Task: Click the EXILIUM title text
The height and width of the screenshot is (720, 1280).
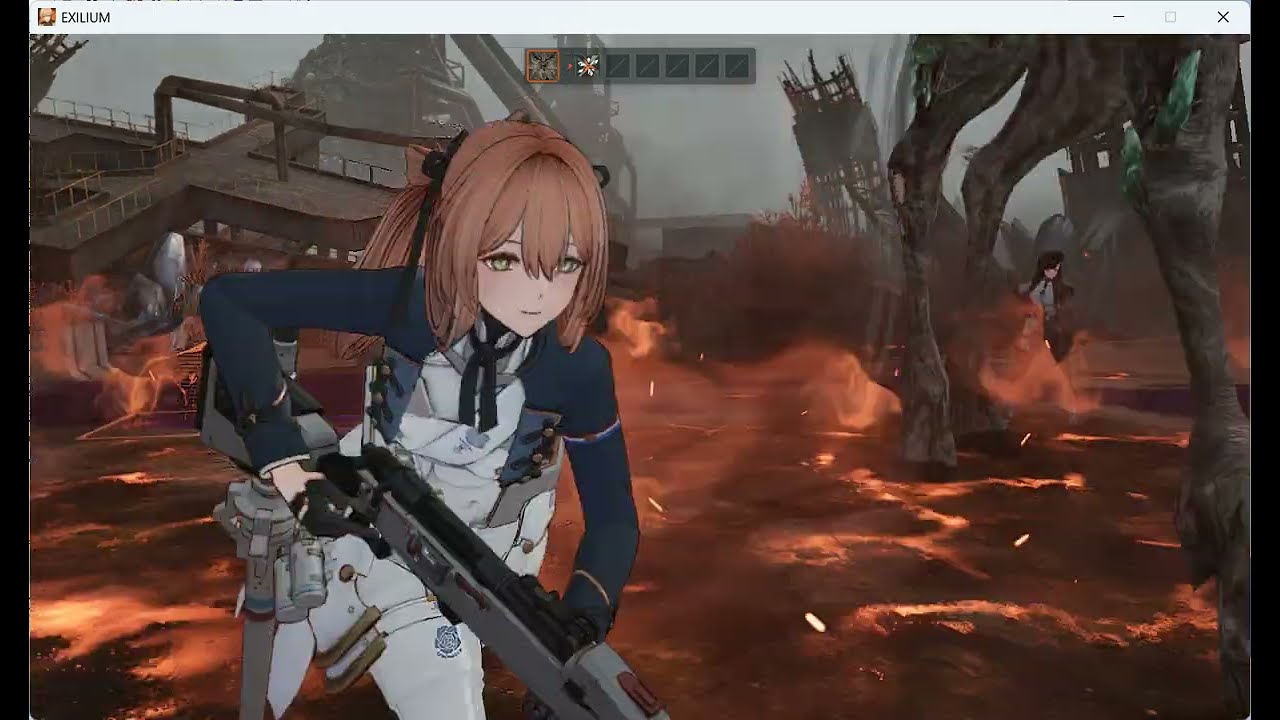Action: [x=85, y=16]
